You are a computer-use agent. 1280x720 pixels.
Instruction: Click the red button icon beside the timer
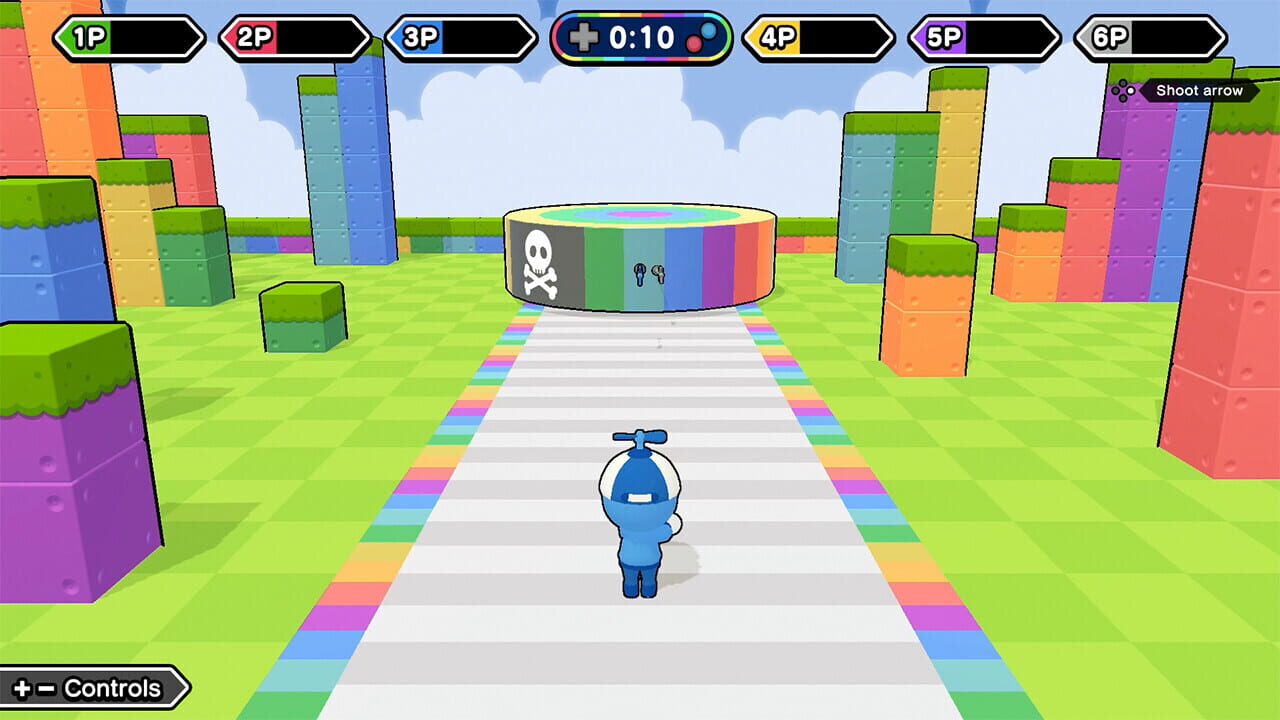pos(694,44)
